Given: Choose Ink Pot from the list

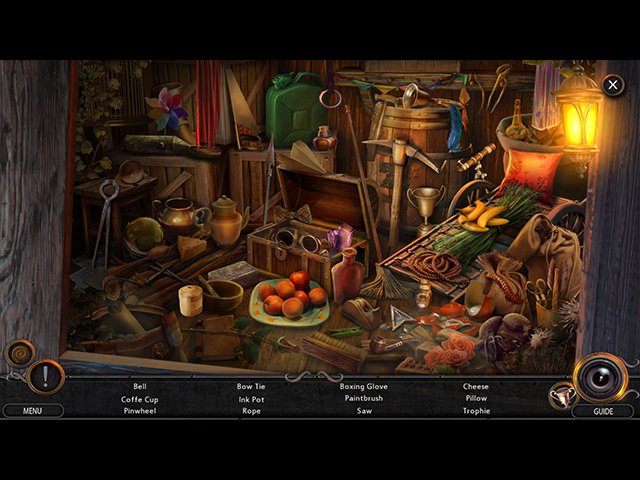Looking at the screenshot, I should 251,399.
